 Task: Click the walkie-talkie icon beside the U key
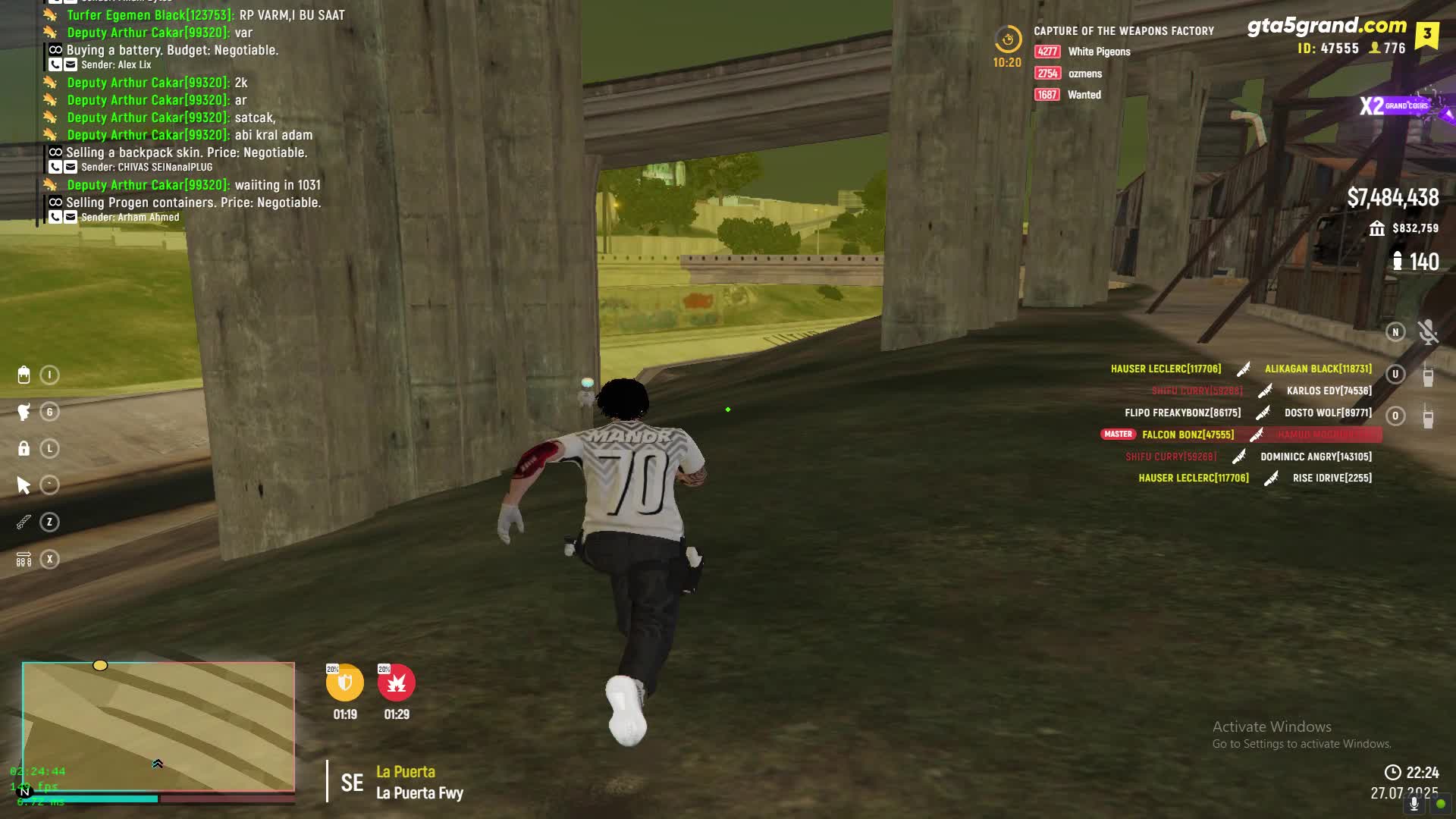1428,375
